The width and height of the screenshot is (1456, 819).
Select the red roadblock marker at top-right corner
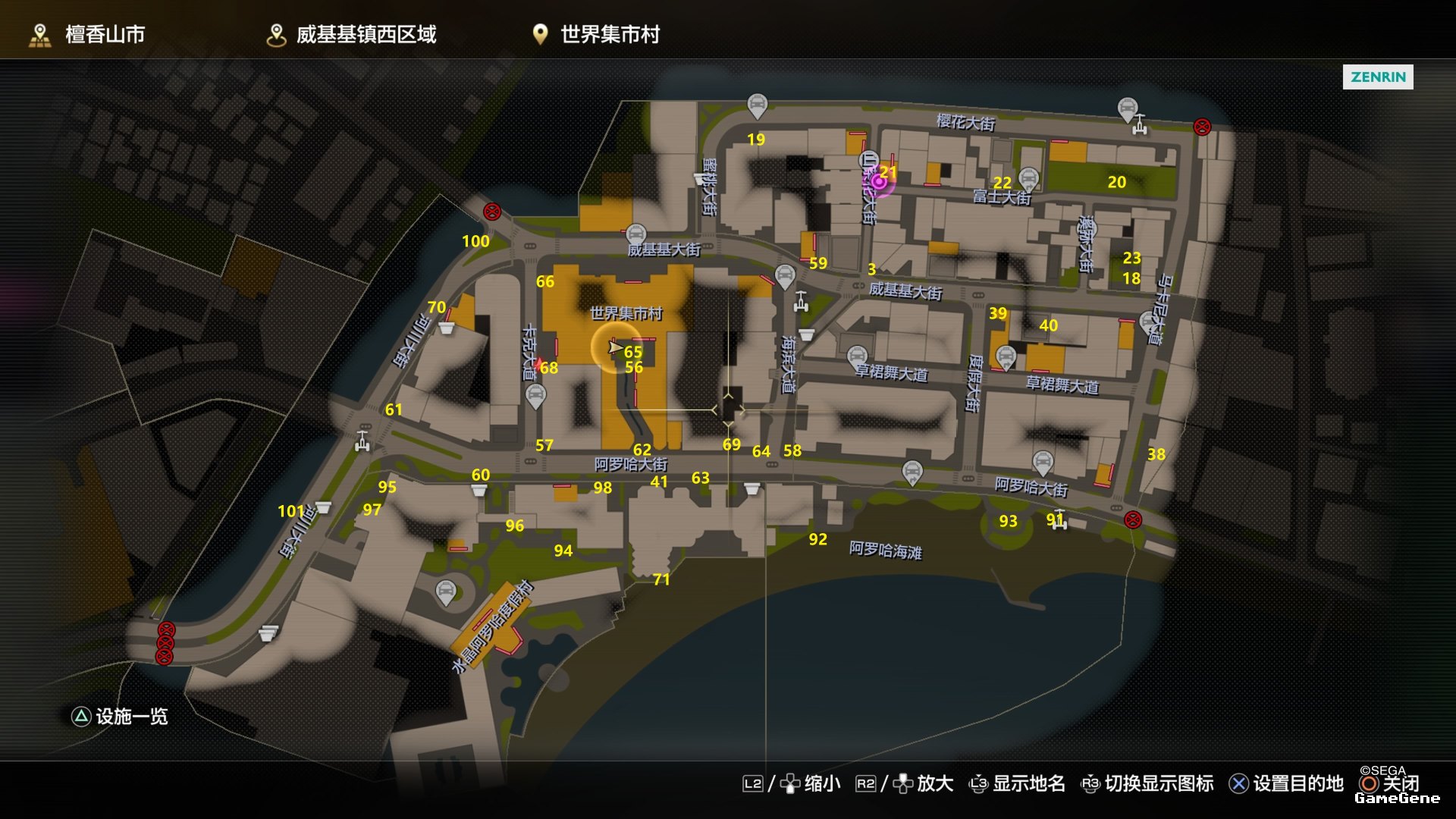pyautogui.click(x=1202, y=127)
